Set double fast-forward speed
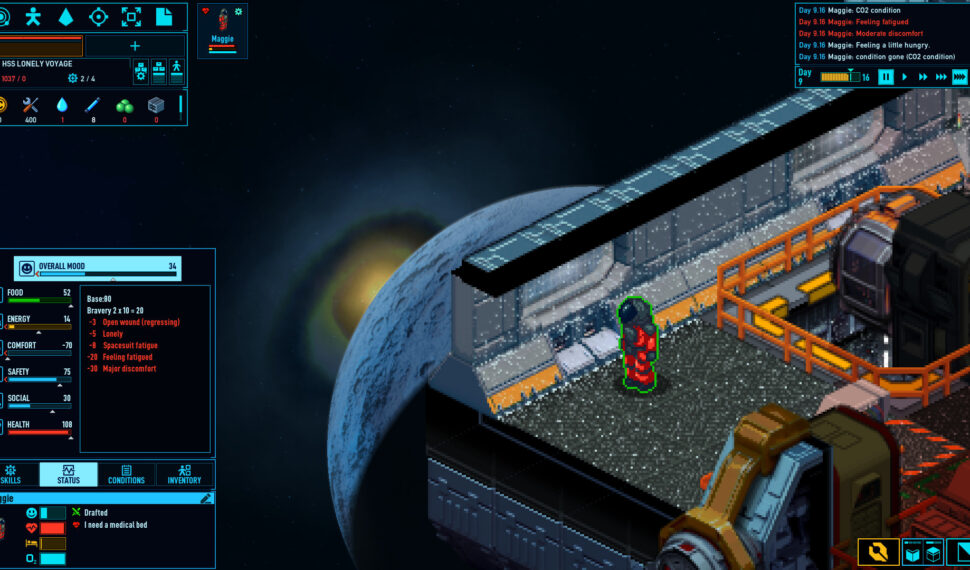970x570 pixels. click(922, 77)
